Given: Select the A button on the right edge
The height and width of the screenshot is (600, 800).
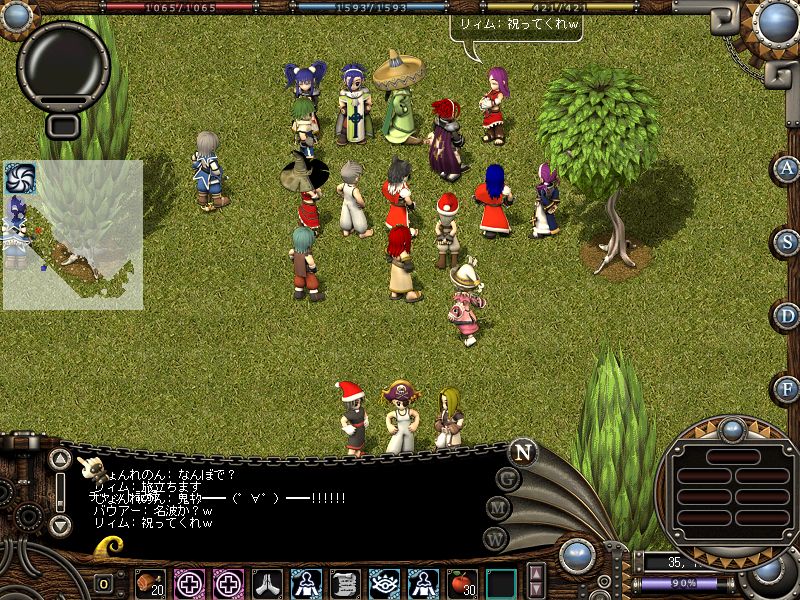Looking at the screenshot, I should coord(787,168).
